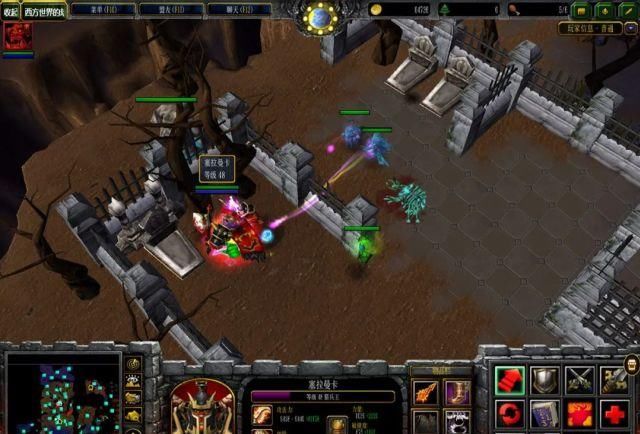This screenshot has height=434, width=640.
Task: Open the blue spellbook ability
Action: 545,413
